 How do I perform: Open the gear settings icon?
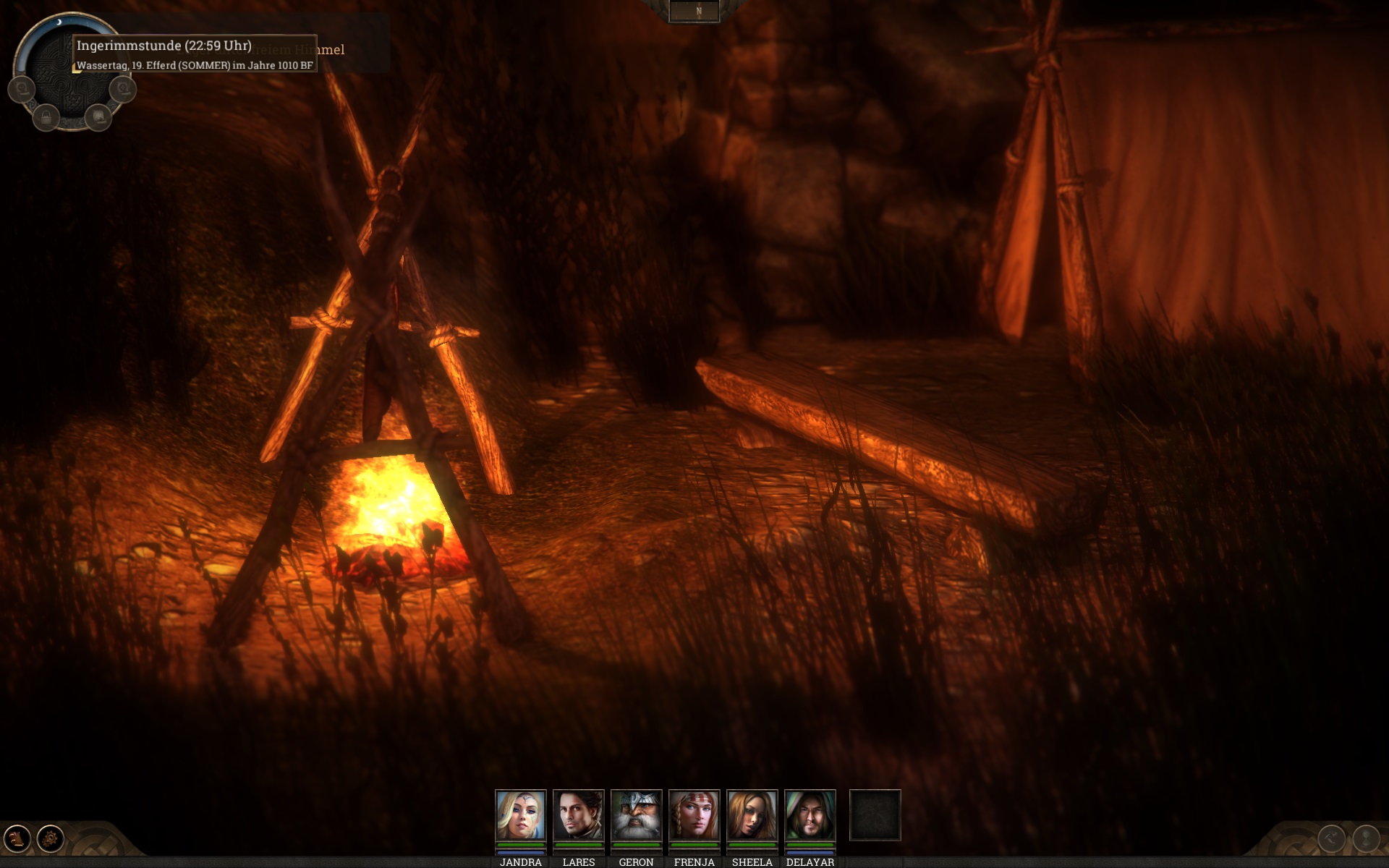coord(51,838)
